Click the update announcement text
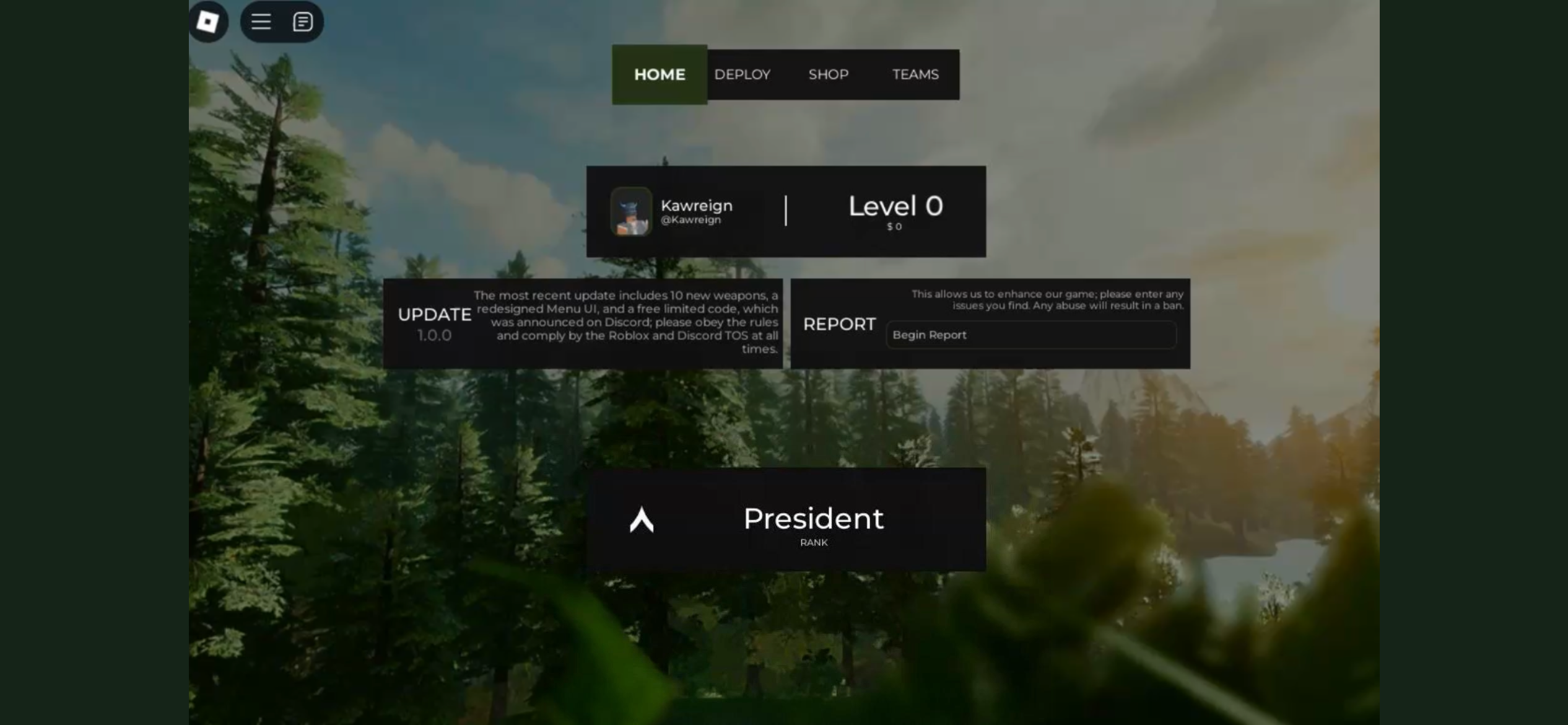The width and height of the screenshot is (1568, 725). 626,322
